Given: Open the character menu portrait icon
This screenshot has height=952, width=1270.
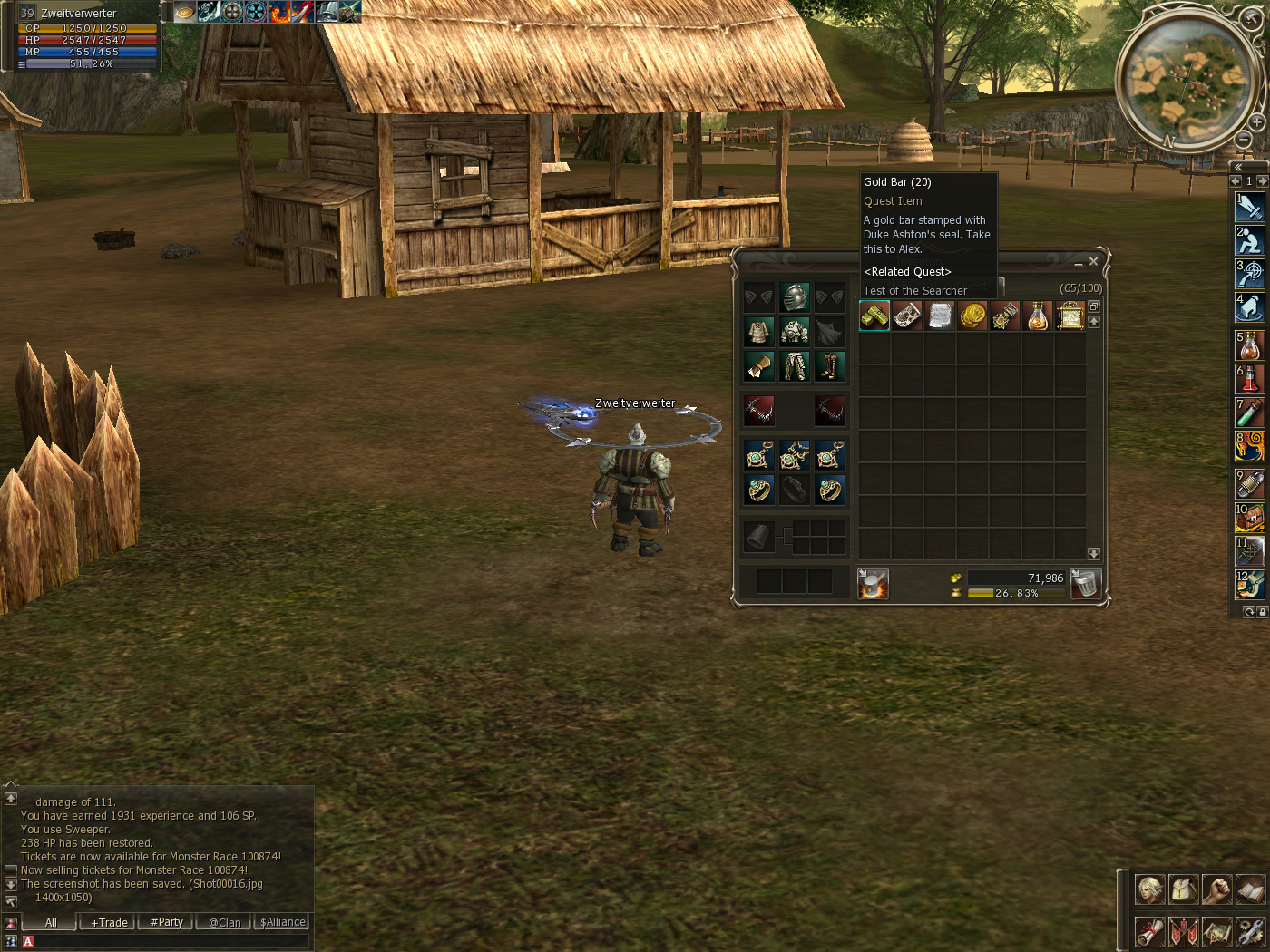Looking at the screenshot, I should tap(1149, 889).
